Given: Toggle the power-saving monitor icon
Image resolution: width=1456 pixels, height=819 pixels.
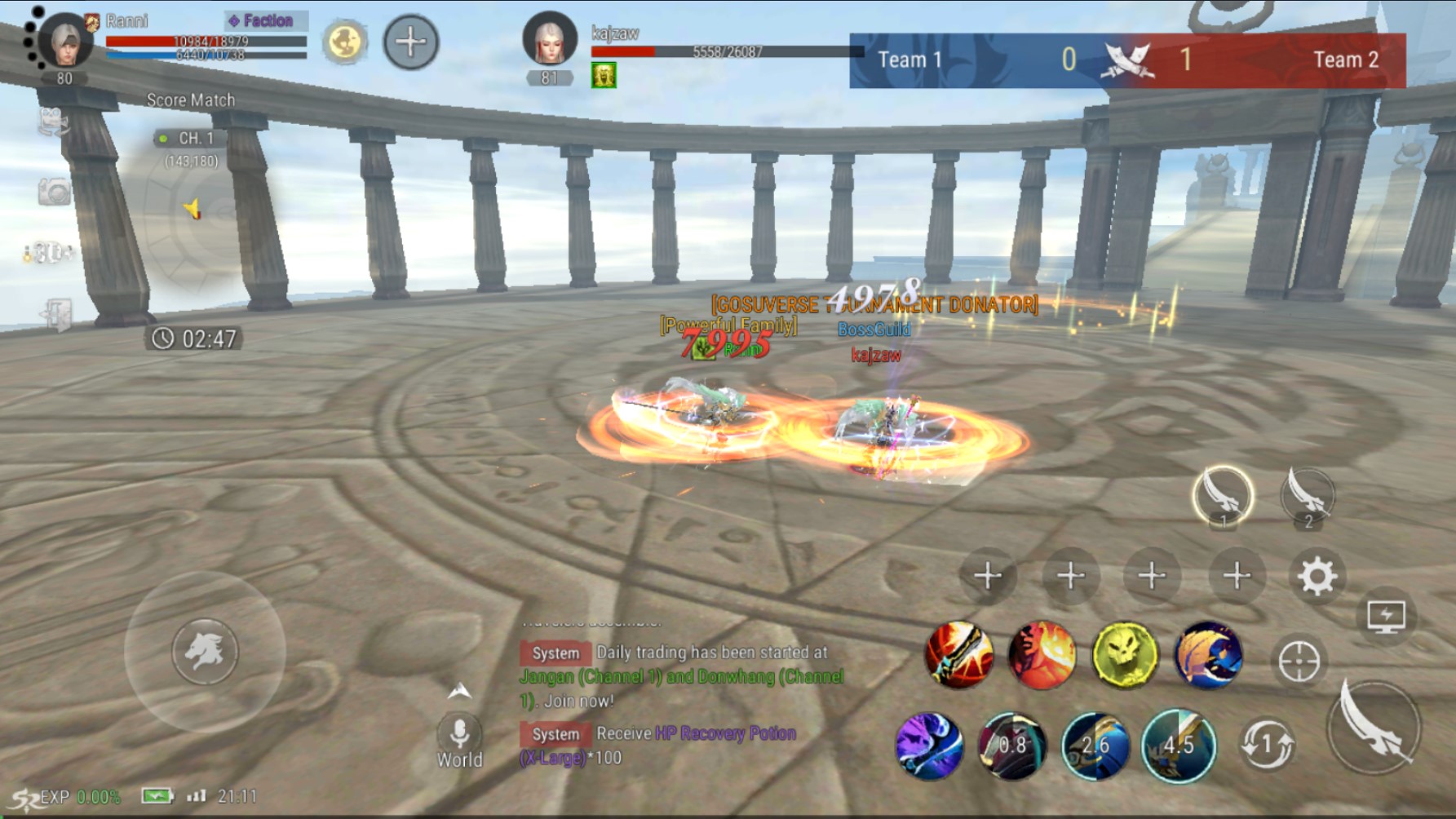Looking at the screenshot, I should pos(1386,617).
